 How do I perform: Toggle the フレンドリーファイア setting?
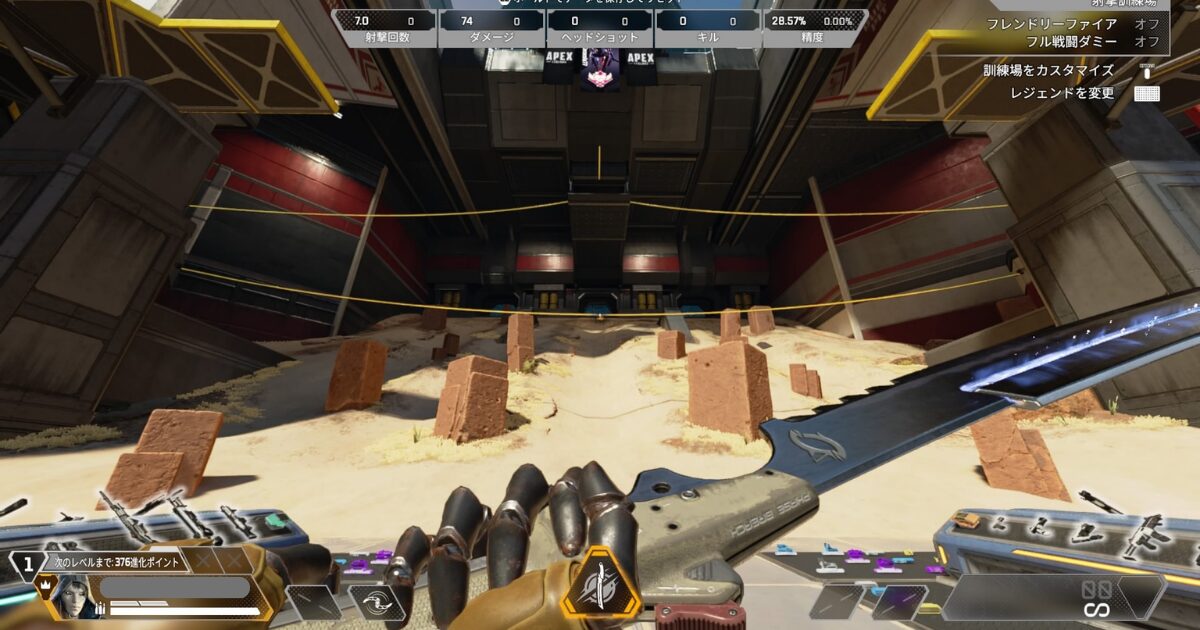(1067, 23)
